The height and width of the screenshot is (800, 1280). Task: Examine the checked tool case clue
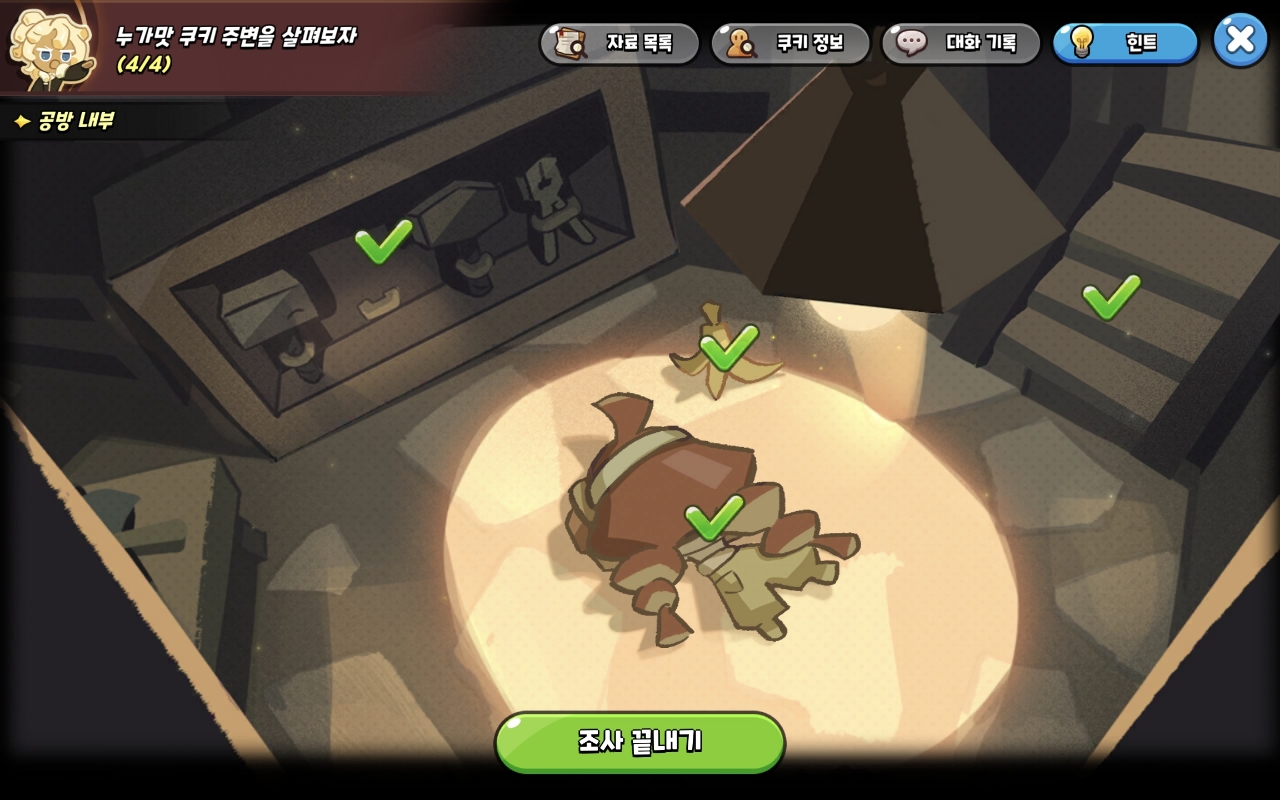tap(383, 241)
